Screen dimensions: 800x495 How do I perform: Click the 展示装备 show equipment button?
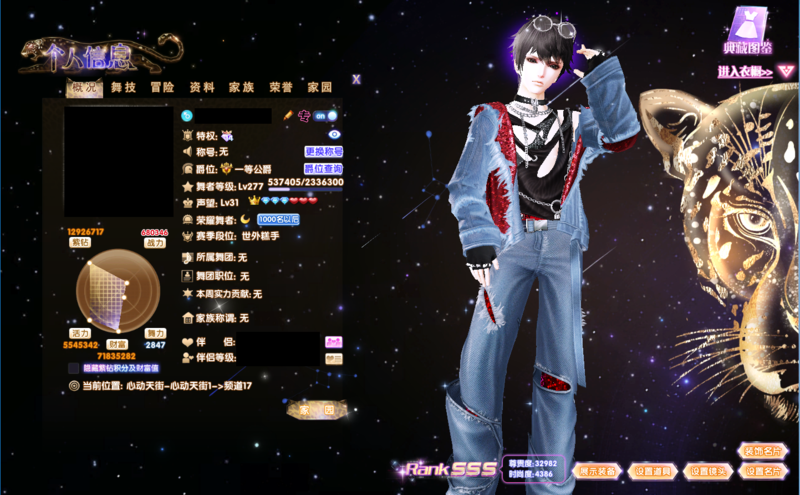click(x=596, y=470)
